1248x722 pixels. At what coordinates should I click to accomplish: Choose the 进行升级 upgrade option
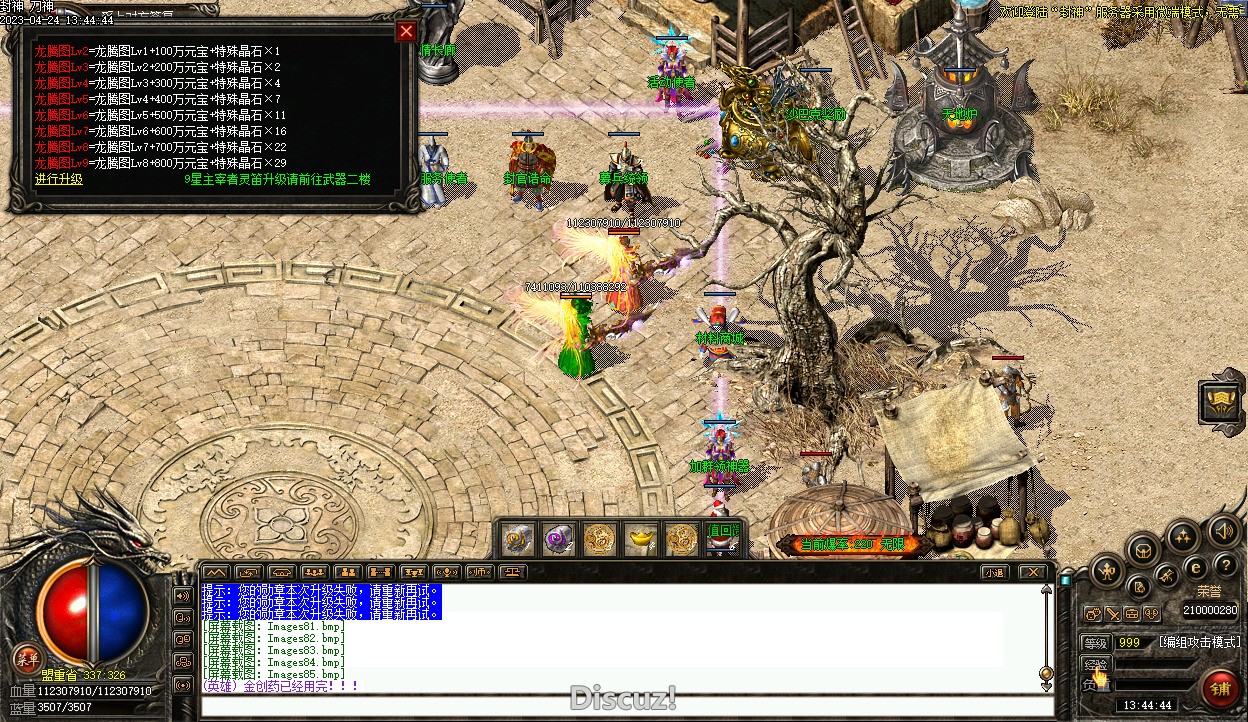[x=59, y=179]
